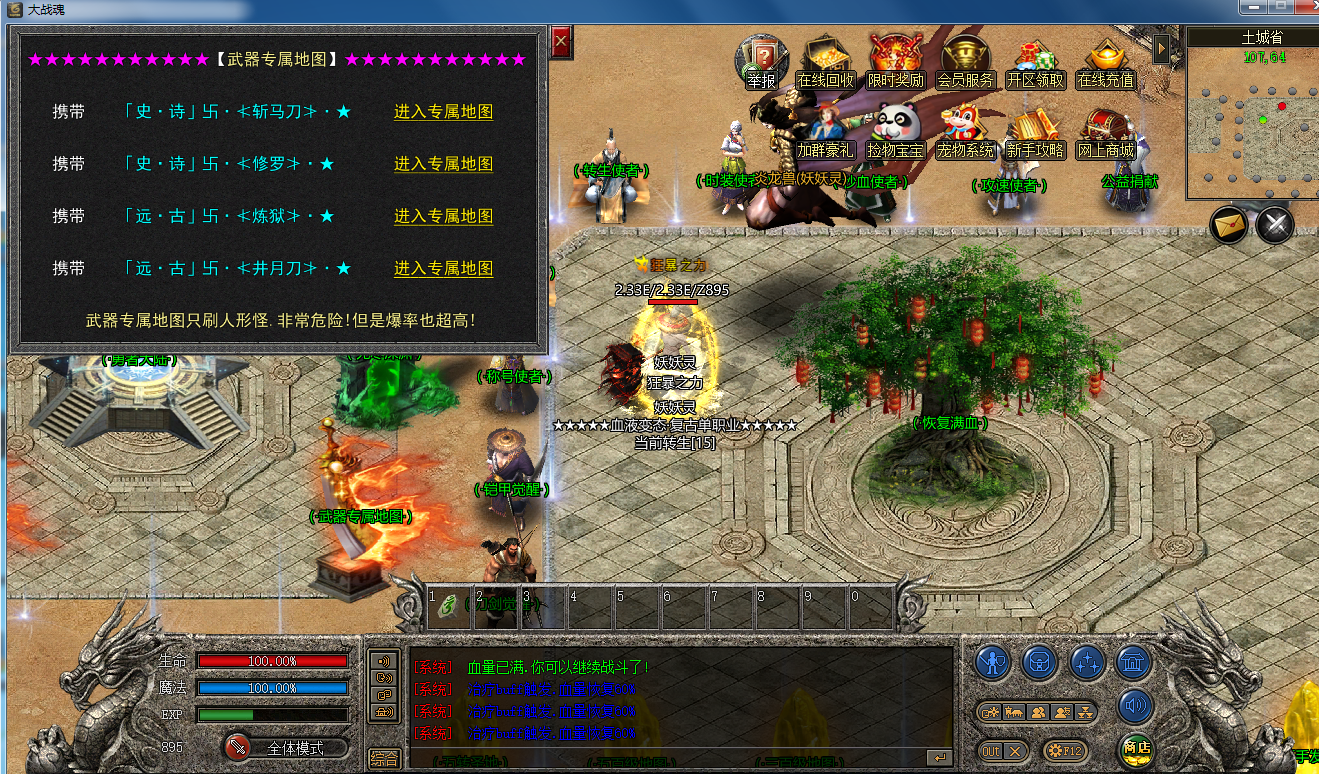
Task: Show the 限时奖励 timed rewards
Action: (895, 61)
